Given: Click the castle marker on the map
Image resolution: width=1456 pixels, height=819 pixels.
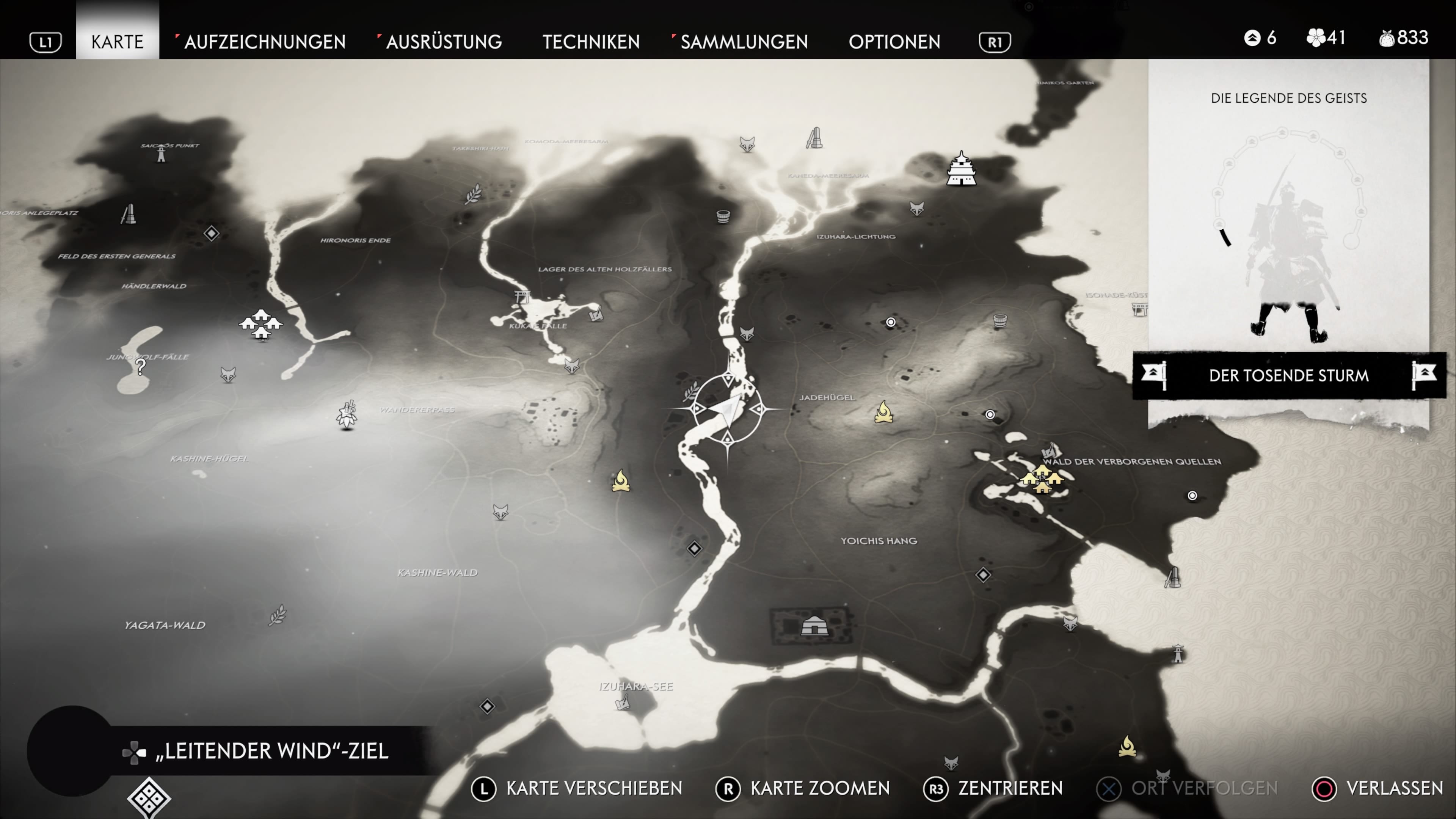Looking at the screenshot, I should coord(961,169).
